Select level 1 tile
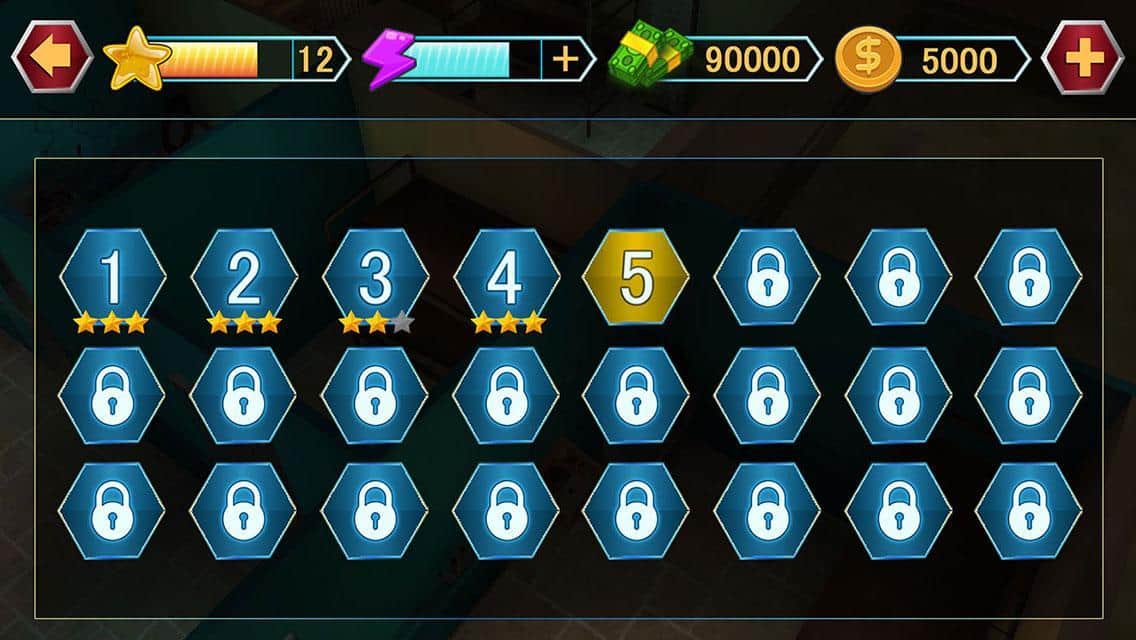This screenshot has width=1136, height=640. [x=112, y=278]
